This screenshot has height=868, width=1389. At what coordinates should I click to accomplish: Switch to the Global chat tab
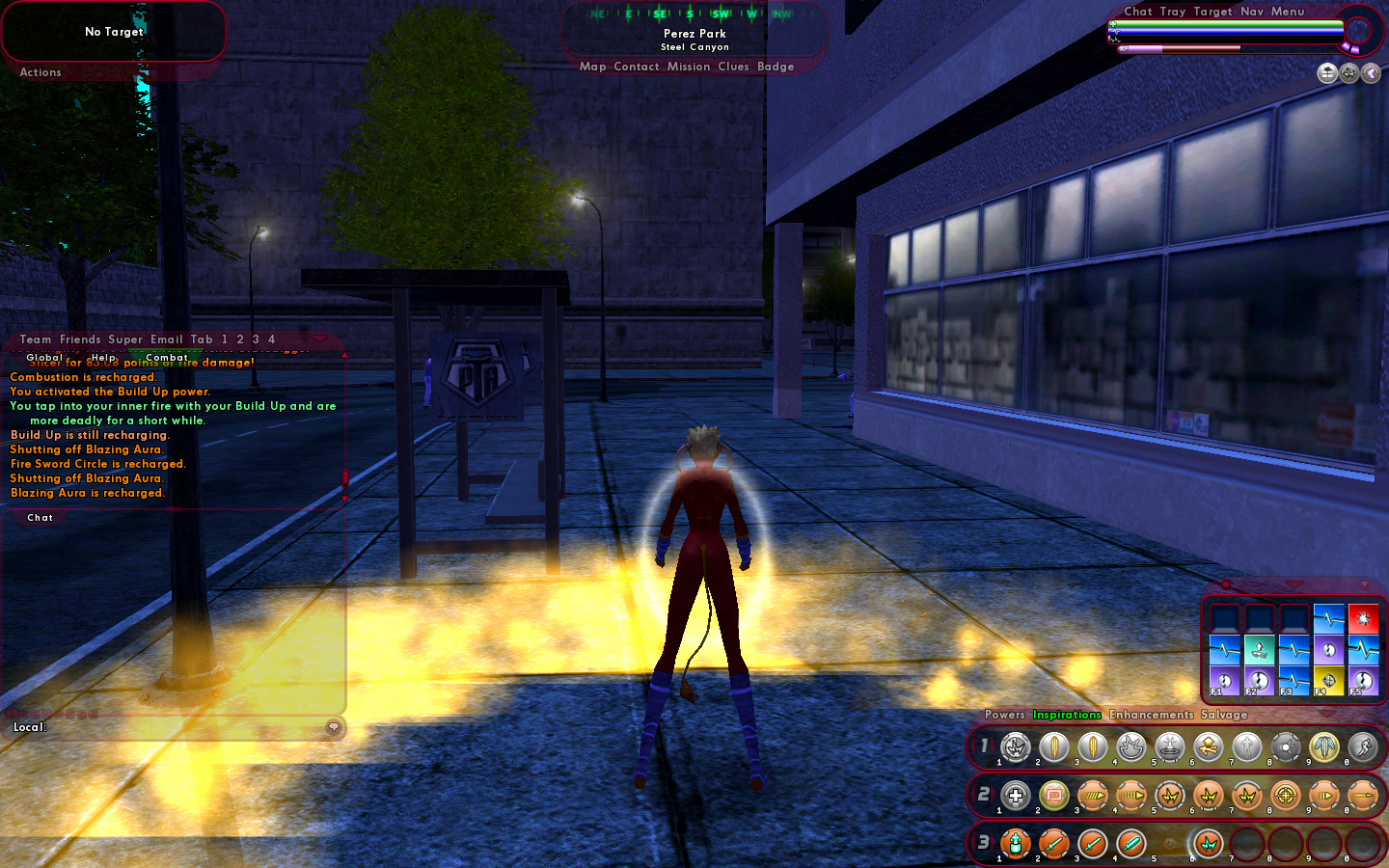pos(44,358)
